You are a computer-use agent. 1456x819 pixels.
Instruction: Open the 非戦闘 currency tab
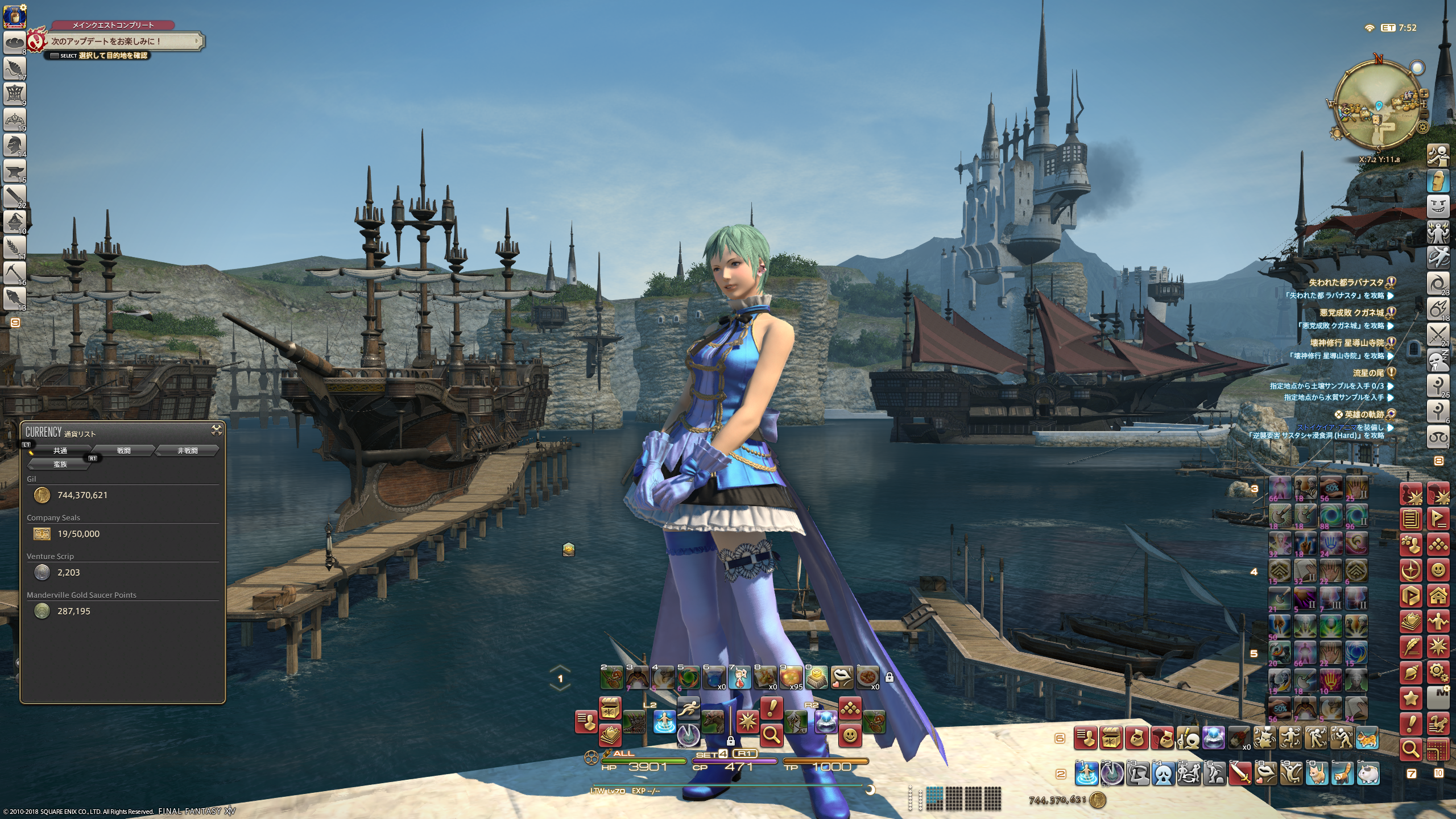coord(187,450)
